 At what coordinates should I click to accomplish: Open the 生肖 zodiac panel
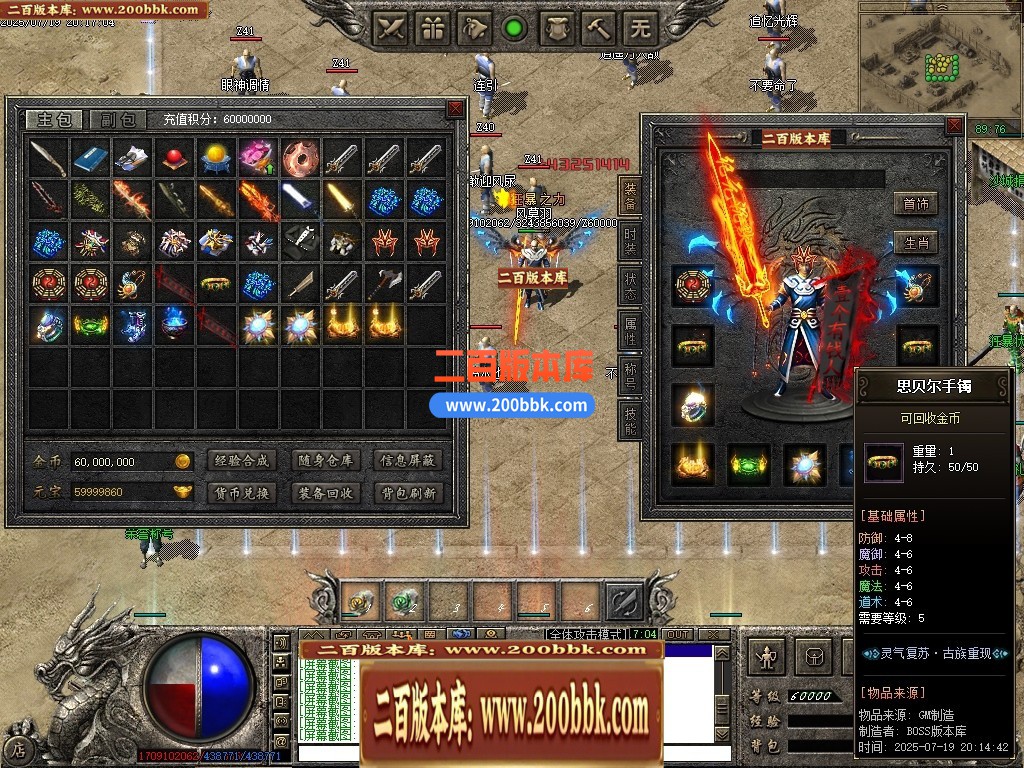pos(916,243)
